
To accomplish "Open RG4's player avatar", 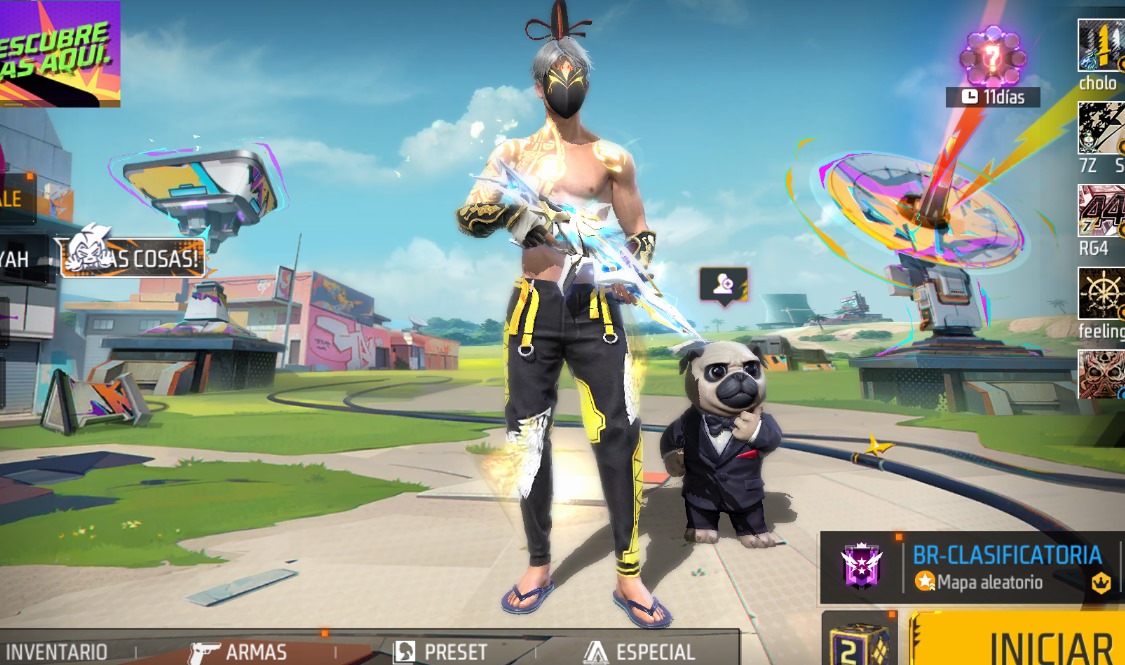I will [x=1100, y=210].
